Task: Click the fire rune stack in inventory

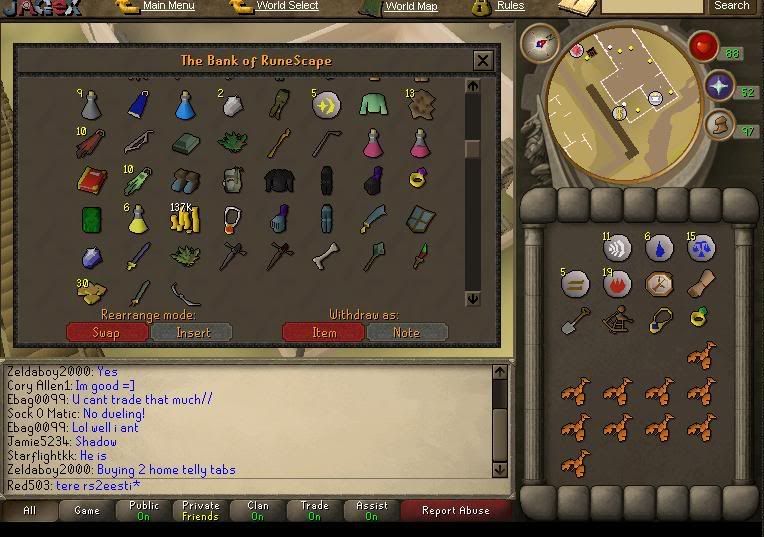Action: 617,283
